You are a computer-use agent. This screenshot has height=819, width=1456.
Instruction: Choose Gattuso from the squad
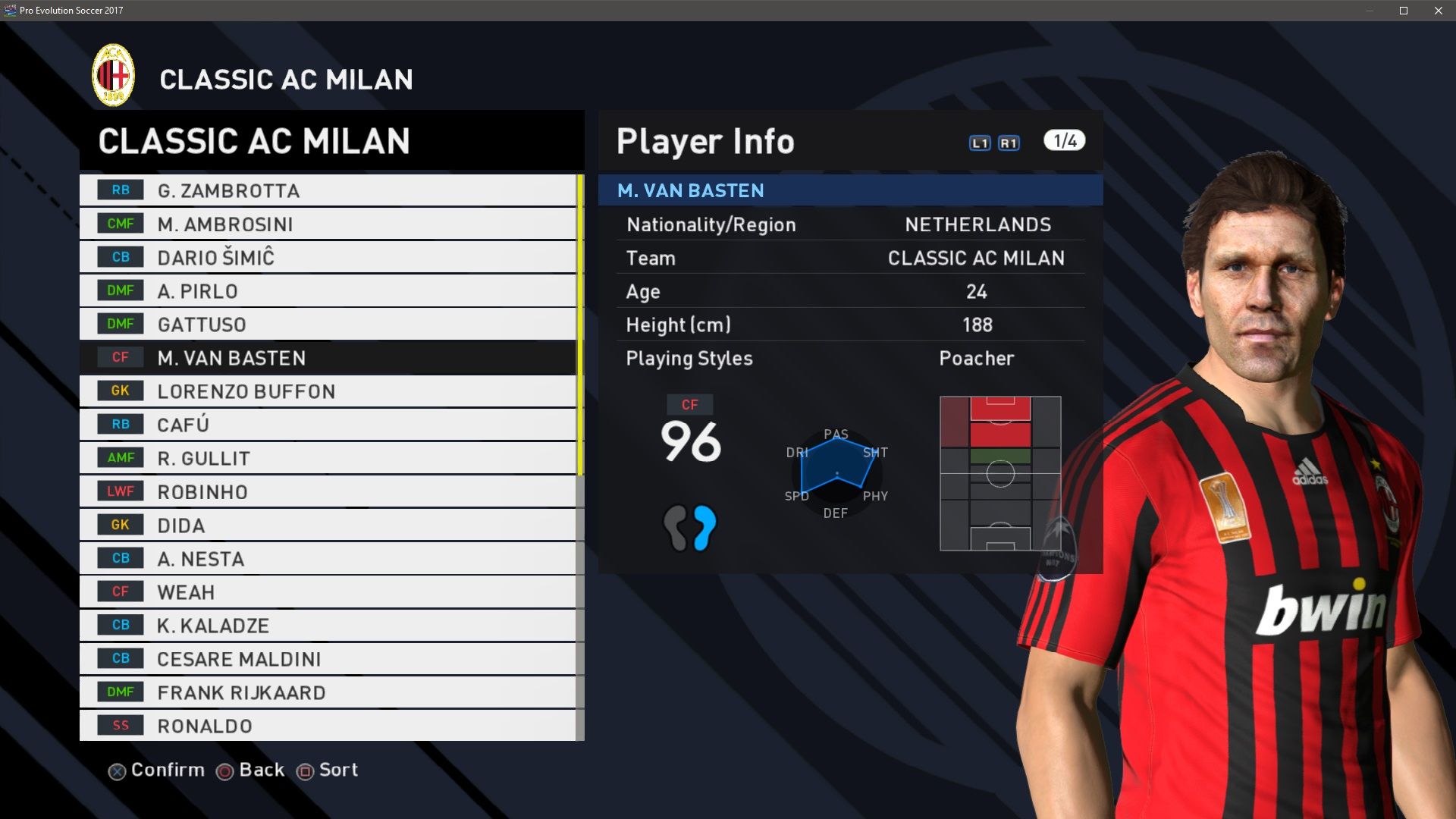[328, 324]
